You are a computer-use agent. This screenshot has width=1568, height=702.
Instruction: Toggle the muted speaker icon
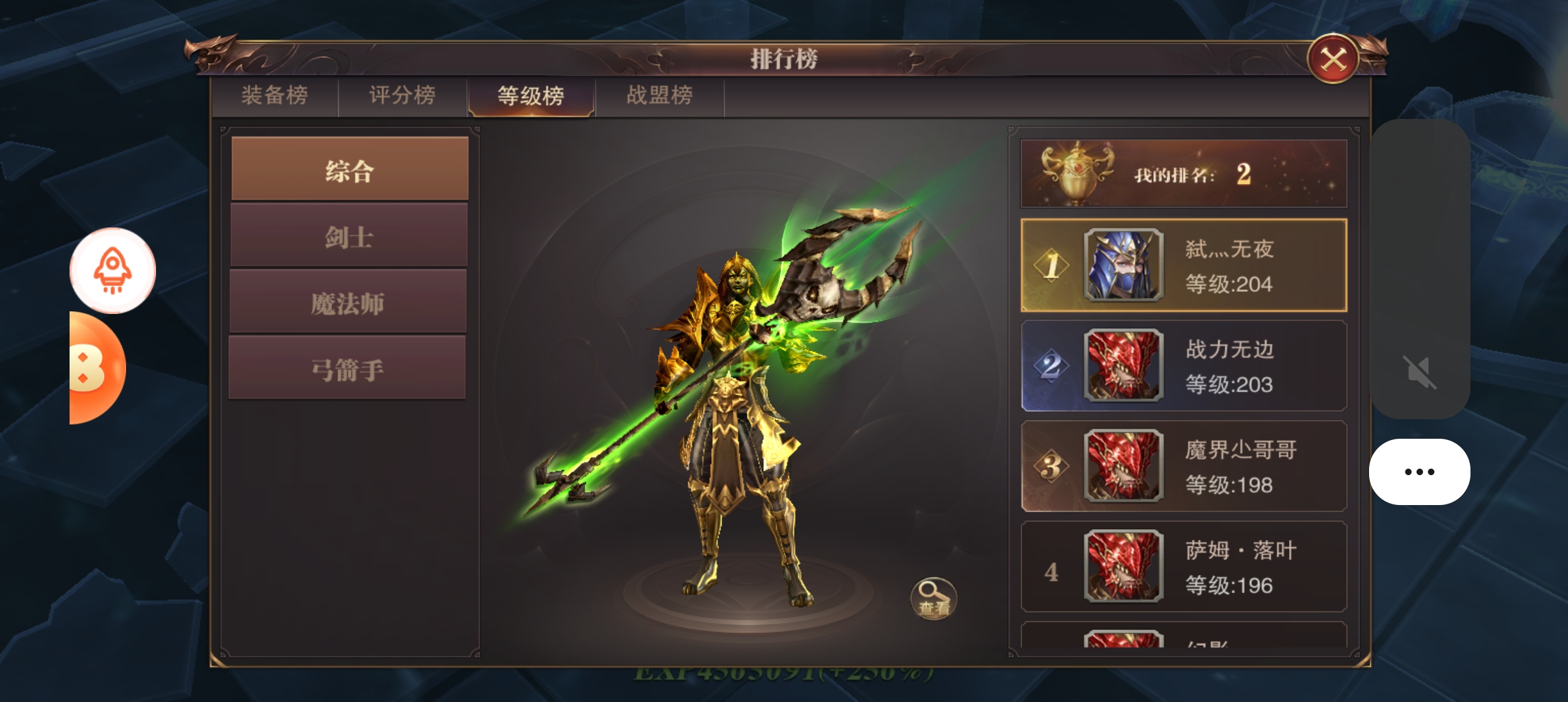click(1419, 372)
